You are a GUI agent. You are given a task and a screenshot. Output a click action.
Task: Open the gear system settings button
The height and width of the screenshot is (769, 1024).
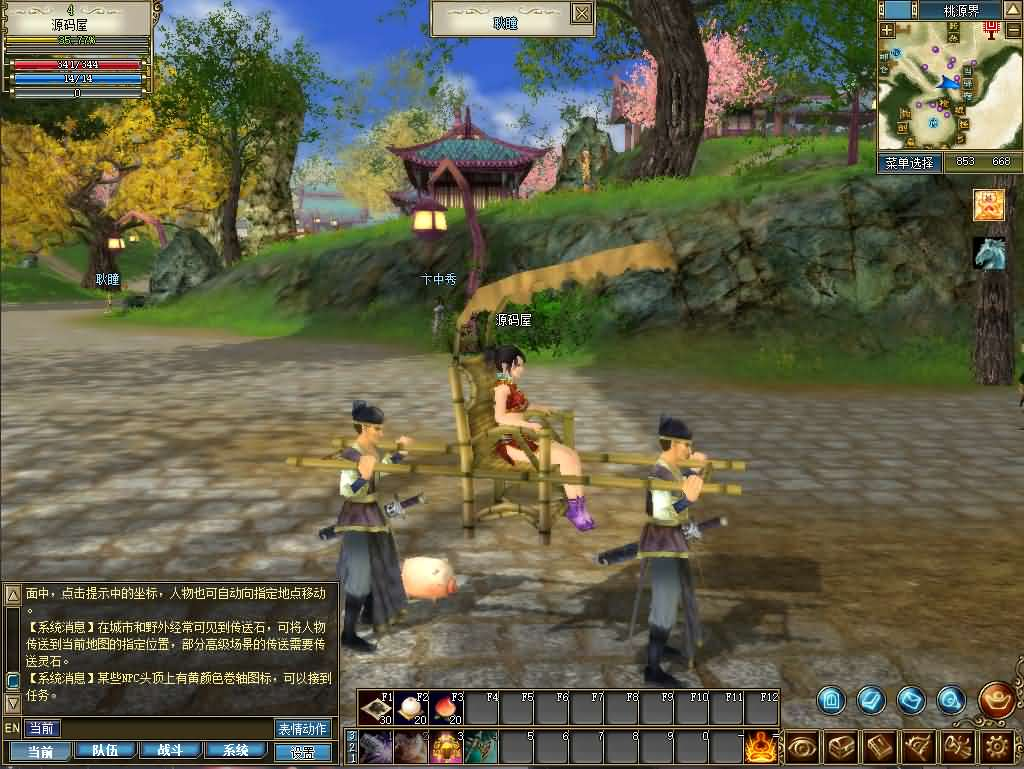pos(996,747)
